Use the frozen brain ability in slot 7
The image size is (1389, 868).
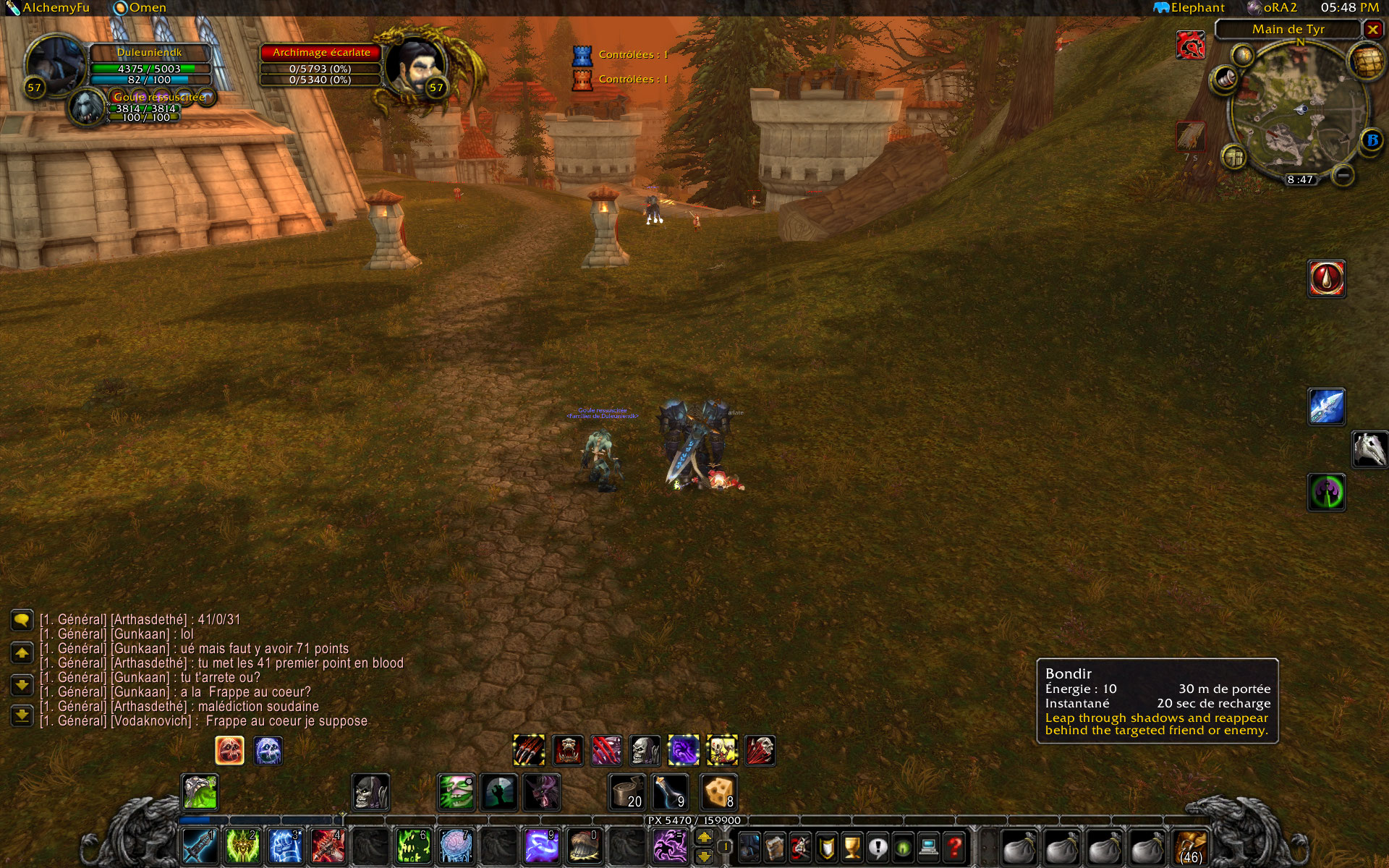455,845
